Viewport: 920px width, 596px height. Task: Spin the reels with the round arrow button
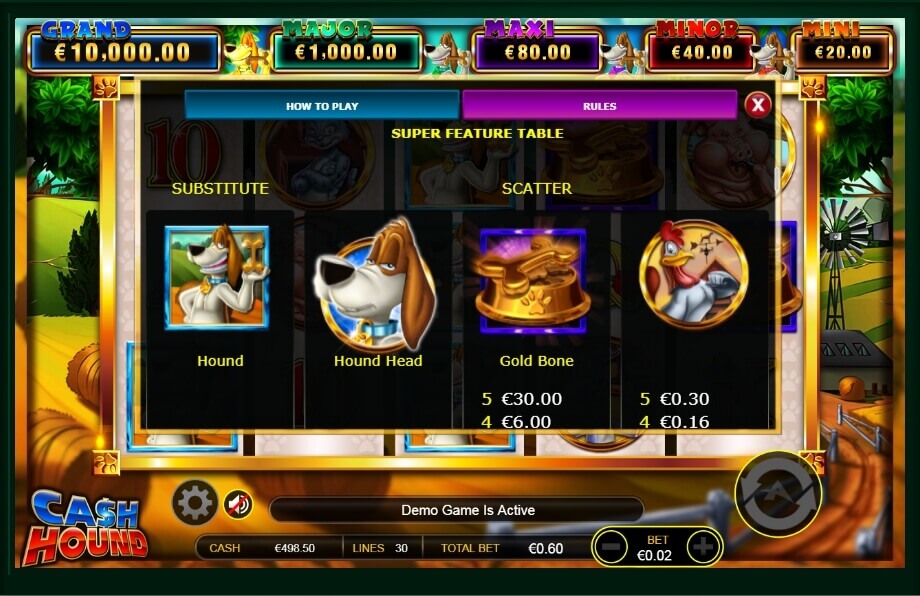tap(777, 493)
